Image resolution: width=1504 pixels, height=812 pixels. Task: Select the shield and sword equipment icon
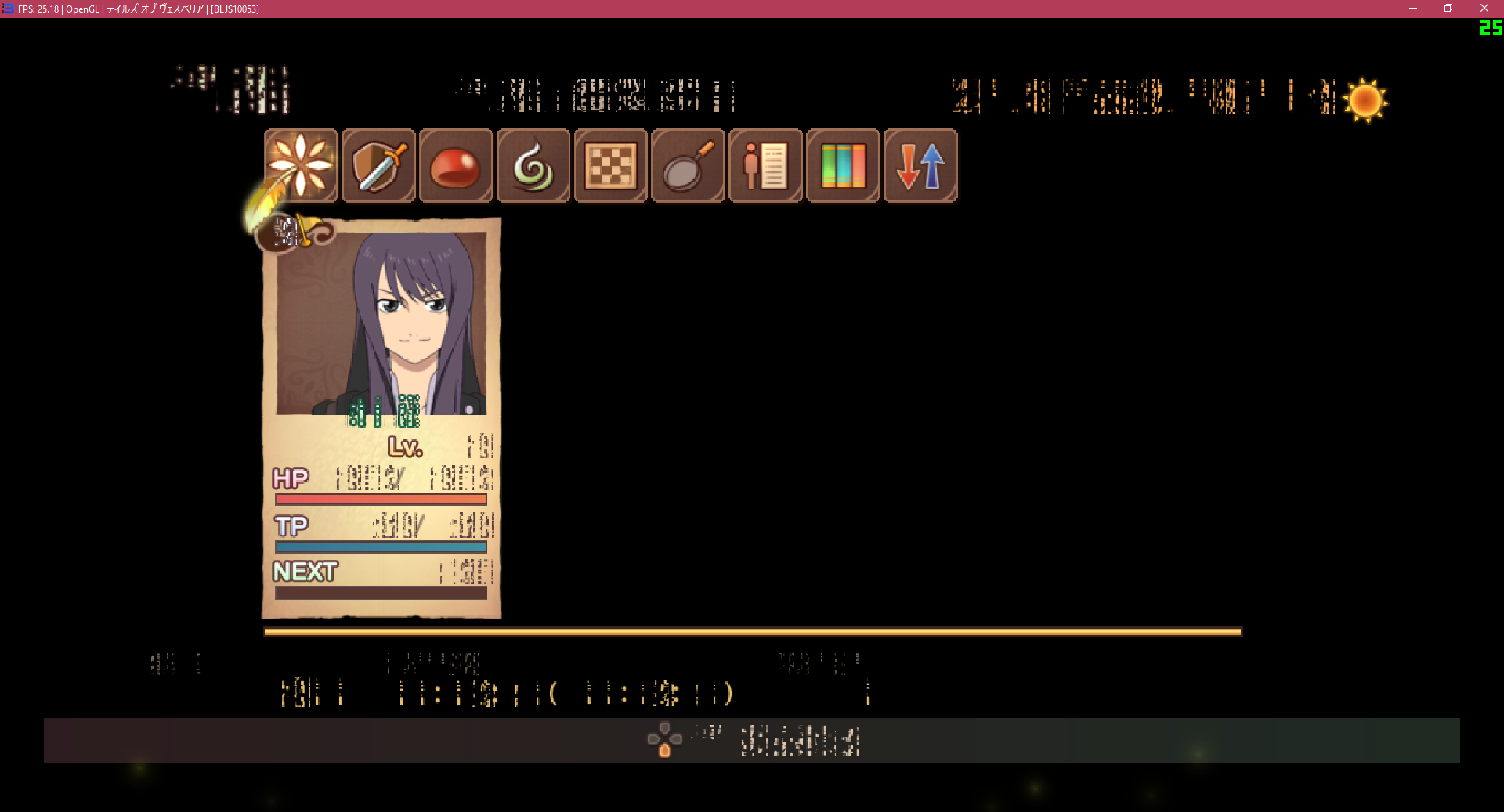coord(378,166)
